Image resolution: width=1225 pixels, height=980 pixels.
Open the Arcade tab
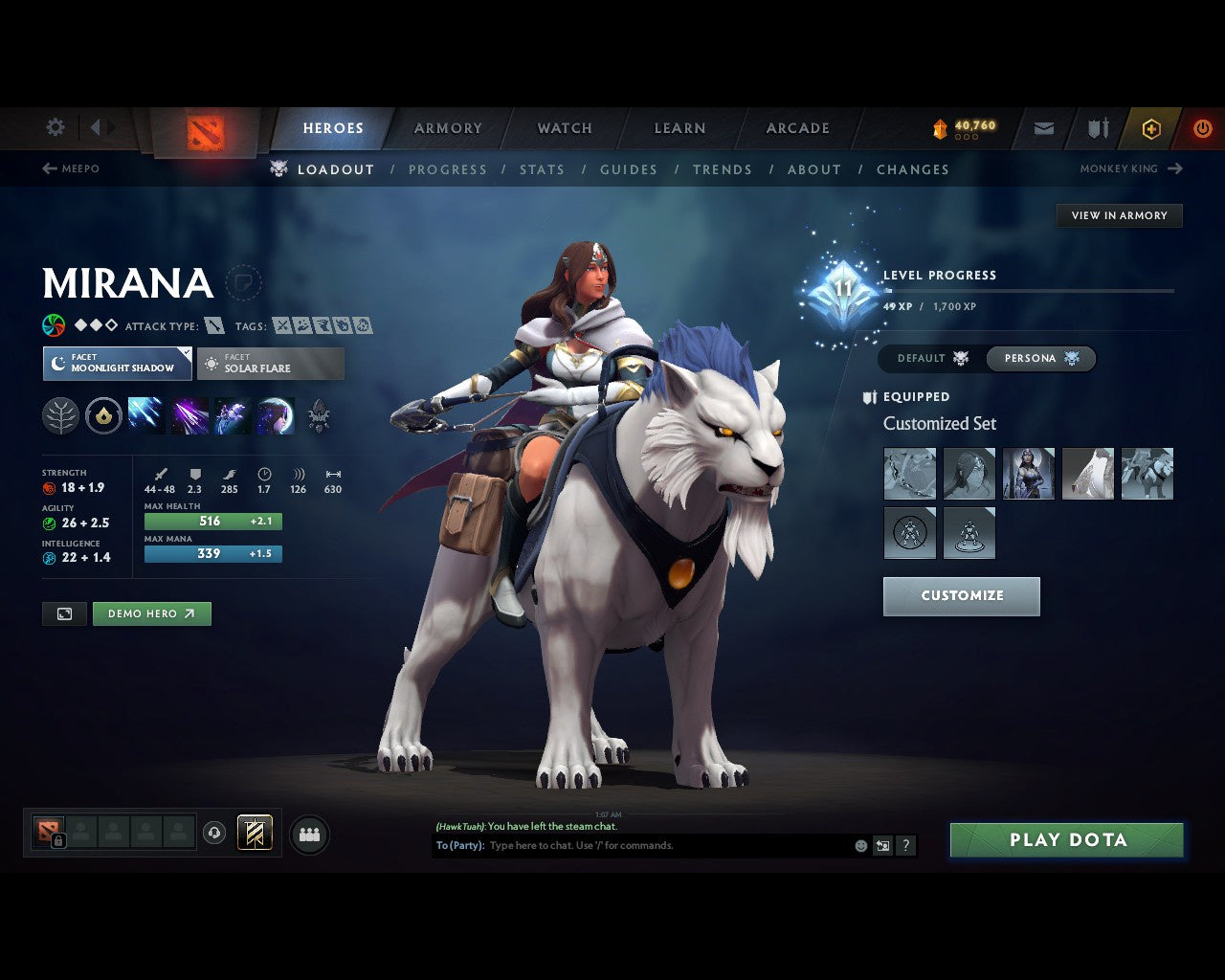point(797,128)
